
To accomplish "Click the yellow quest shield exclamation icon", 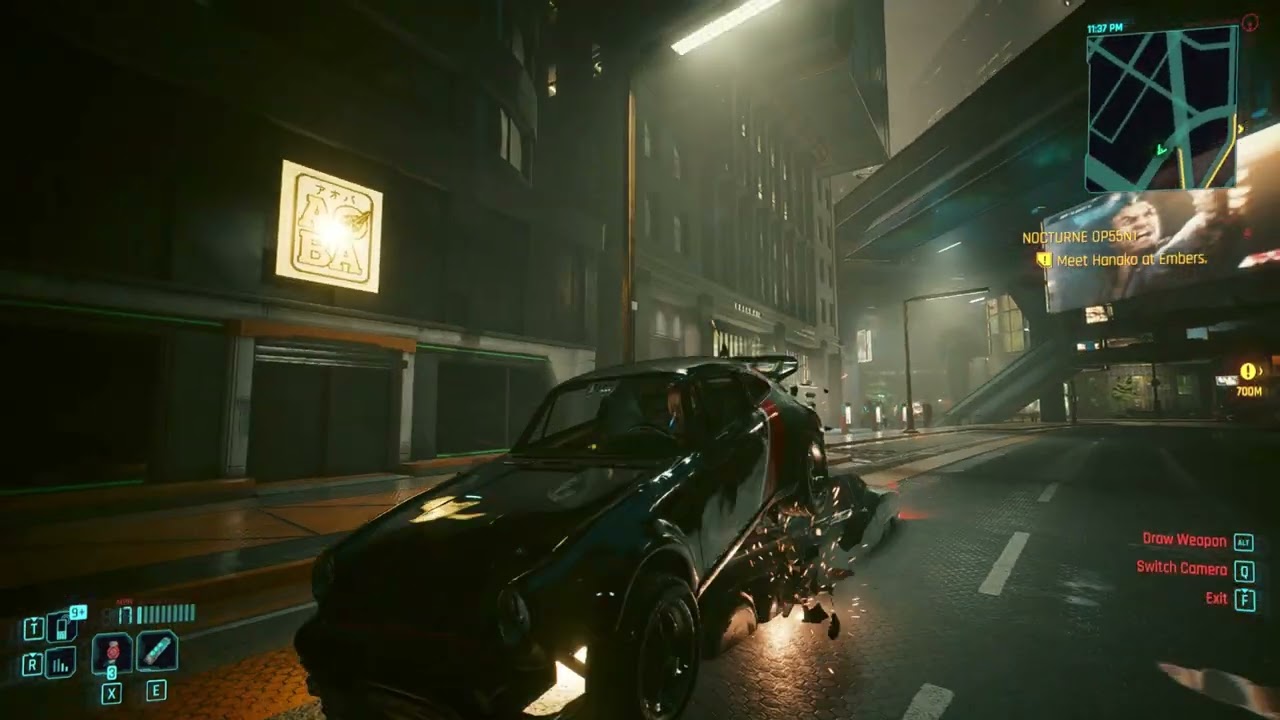I will click(x=1043, y=259).
